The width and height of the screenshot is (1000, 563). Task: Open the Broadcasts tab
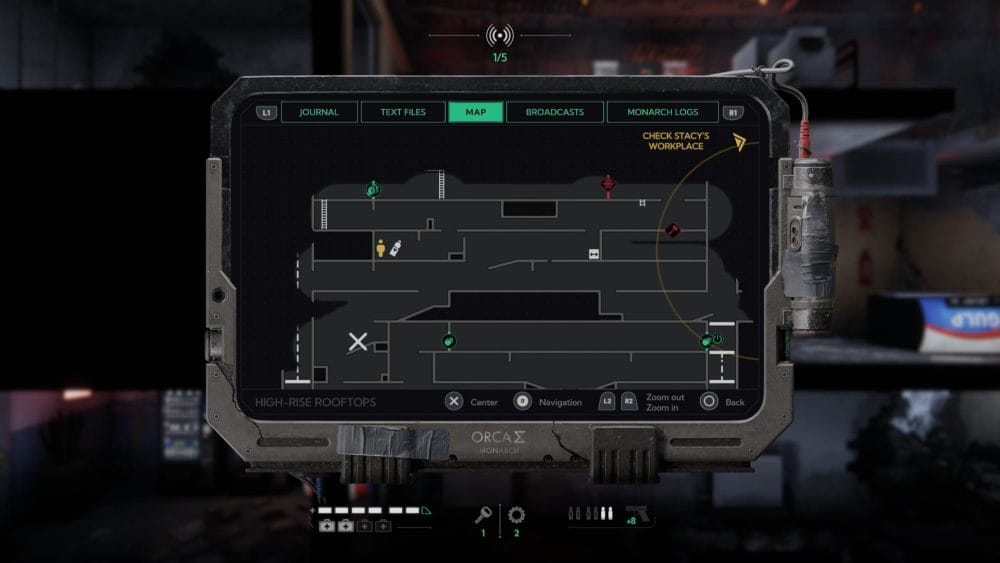(x=555, y=112)
